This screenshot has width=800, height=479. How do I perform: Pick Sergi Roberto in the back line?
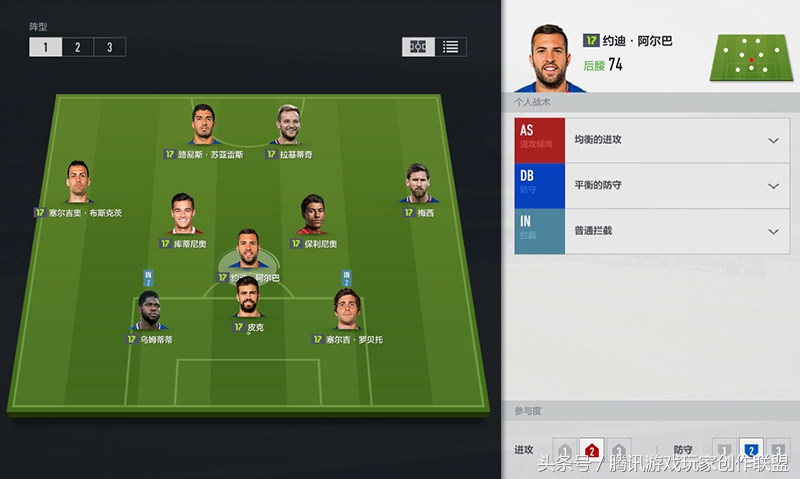(347, 312)
